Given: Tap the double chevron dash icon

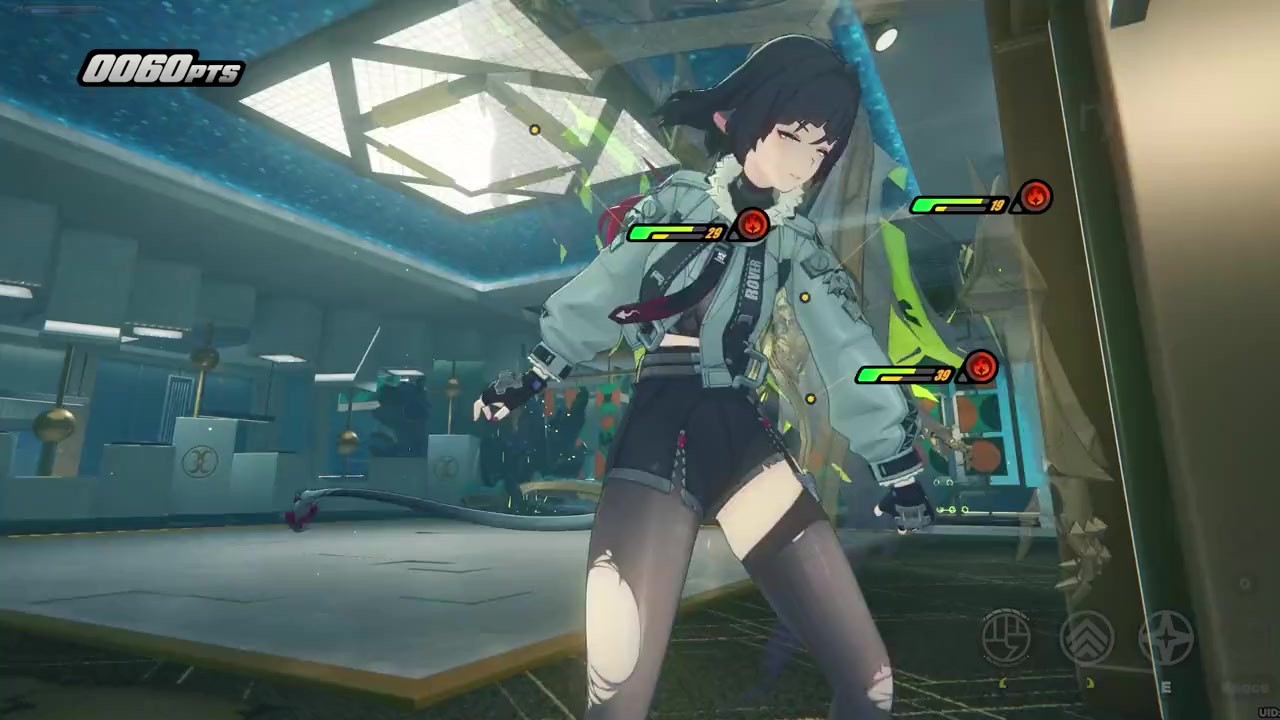Looking at the screenshot, I should (x=1086, y=637).
